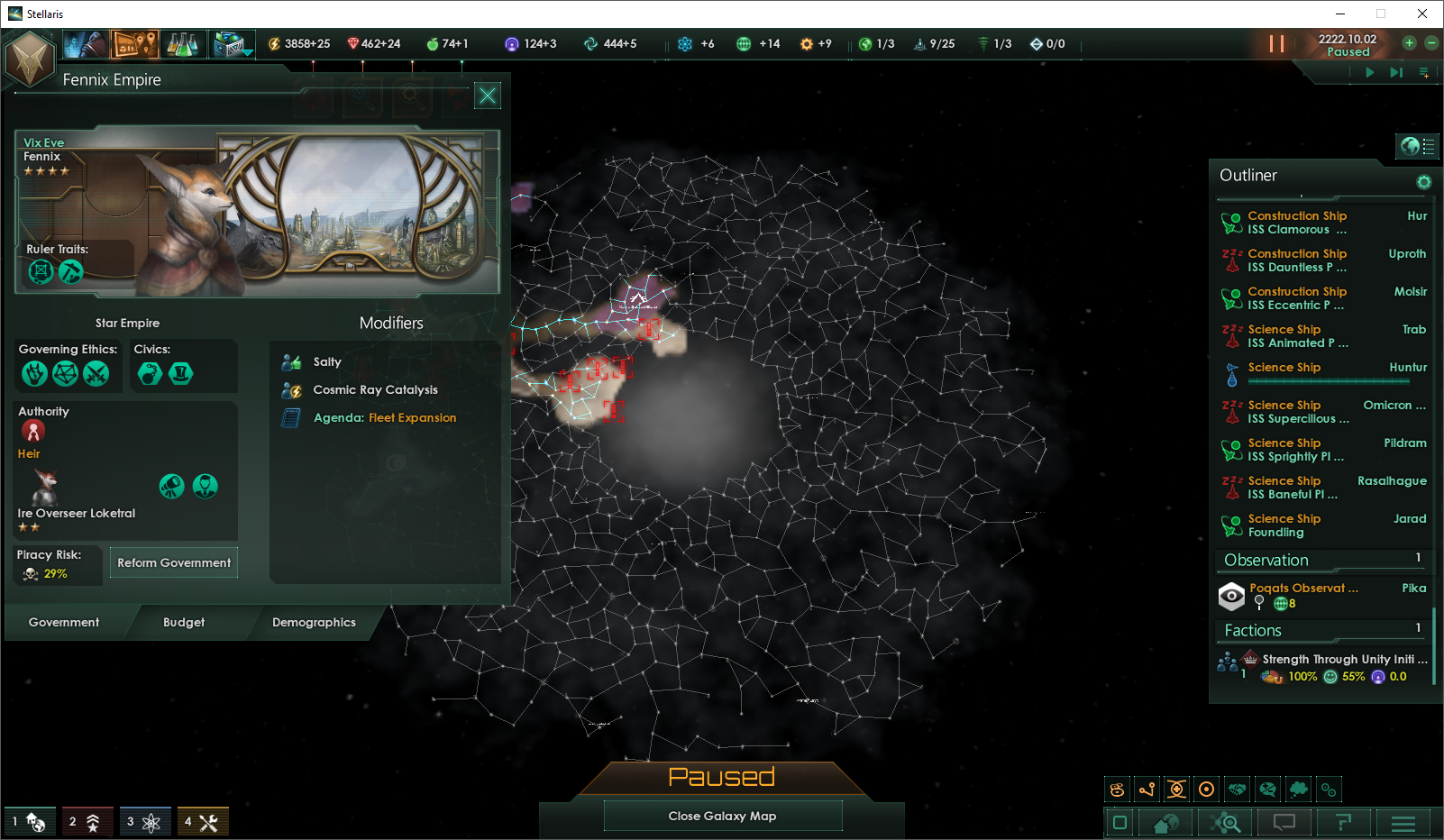
Task: Switch to the Budget tab
Action: coord(184,622)
